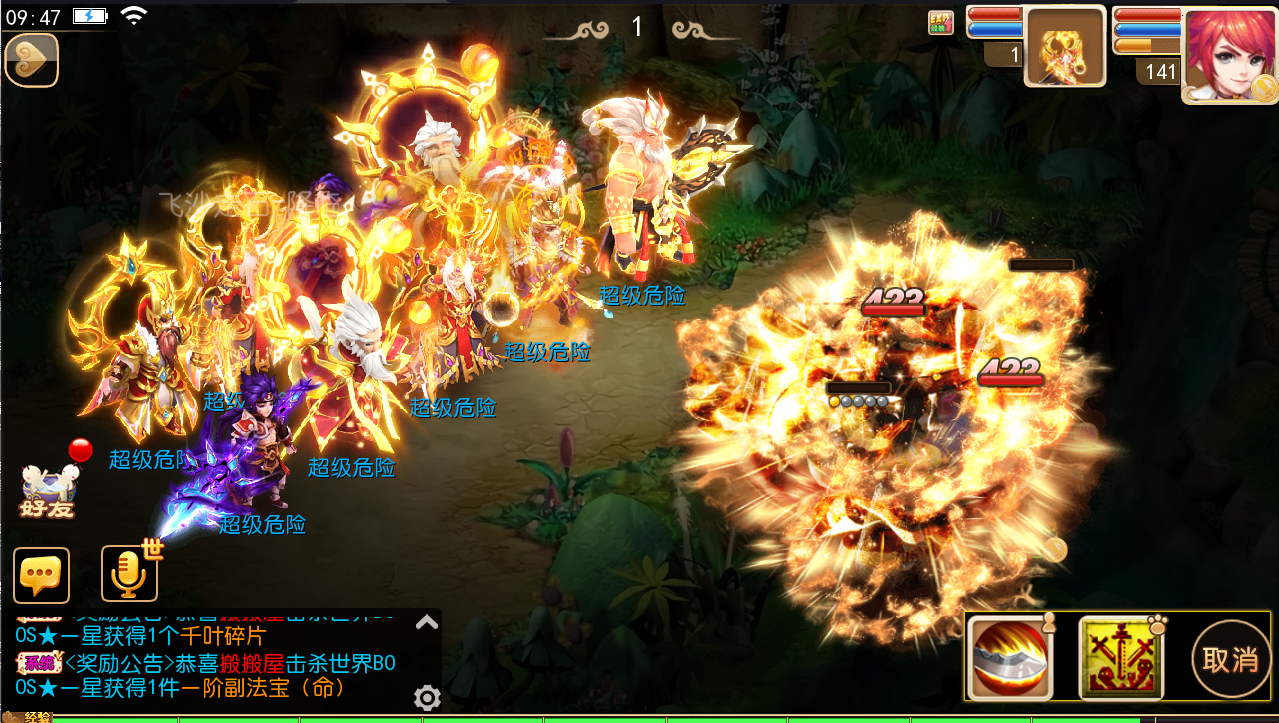This screenshot has width=1279, height=723.
Task: Click the gold sword badge on player portrait
Action: [1265, 89]
